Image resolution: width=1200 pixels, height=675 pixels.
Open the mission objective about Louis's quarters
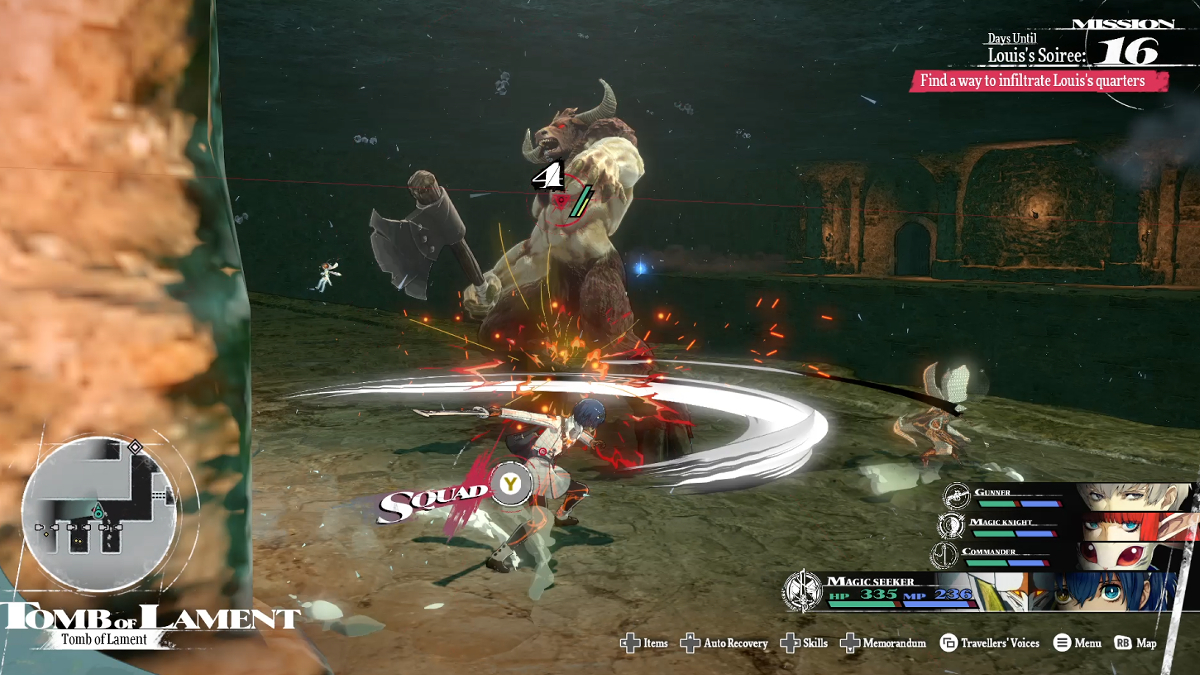click(1038, 81)
